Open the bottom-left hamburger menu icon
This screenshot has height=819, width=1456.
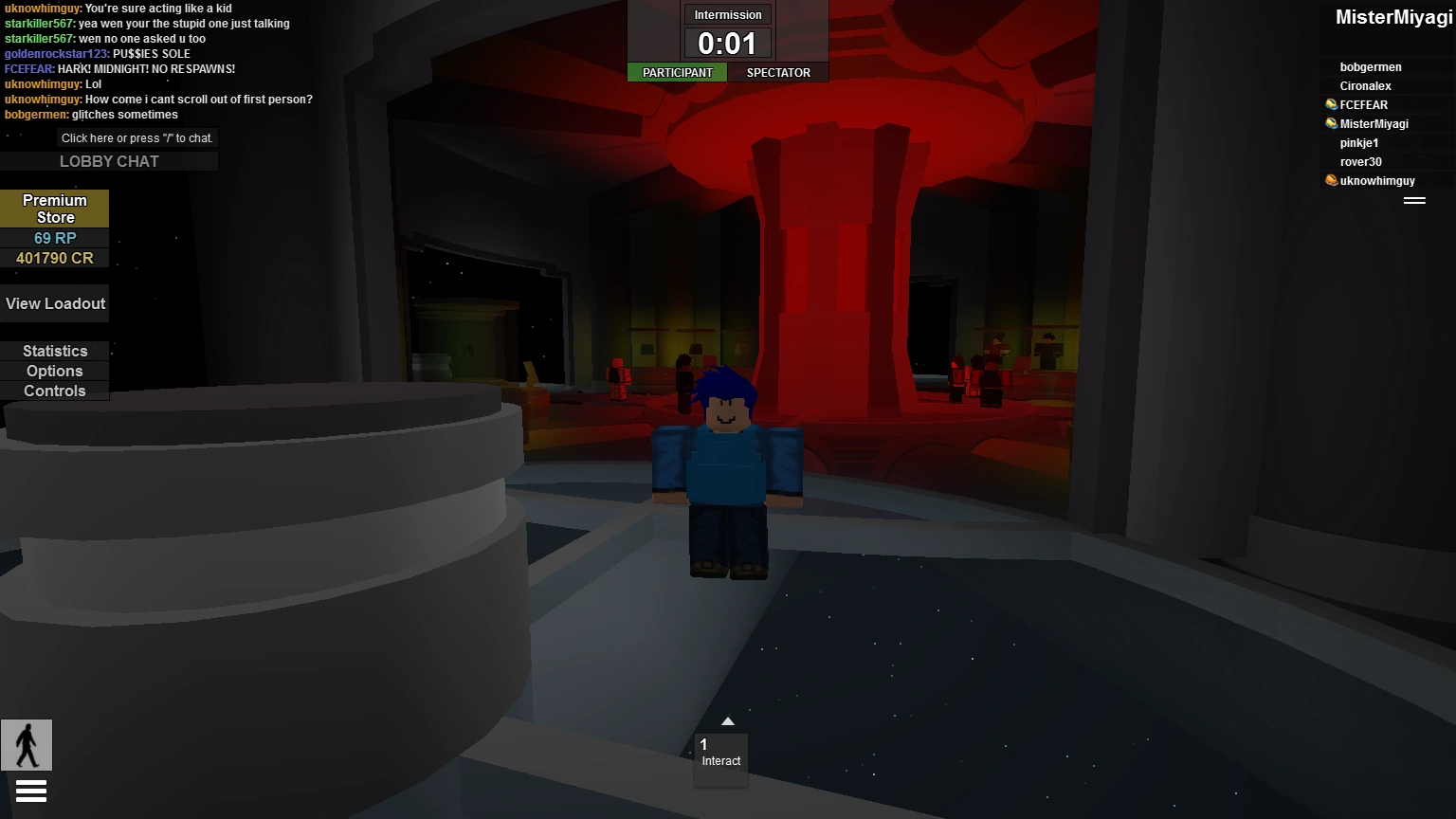pyautogui.click(x=31, y=790)
